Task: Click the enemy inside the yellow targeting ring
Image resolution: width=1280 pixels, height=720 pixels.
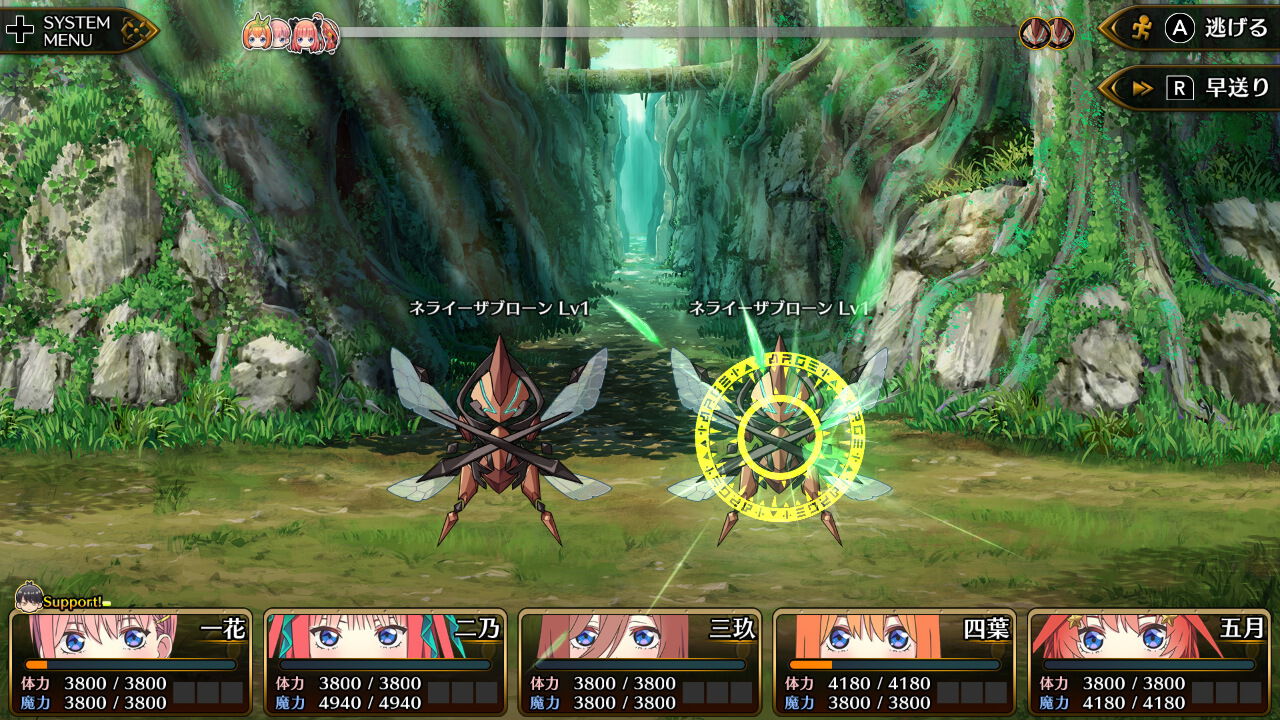Action: click(x=780, y=435)
